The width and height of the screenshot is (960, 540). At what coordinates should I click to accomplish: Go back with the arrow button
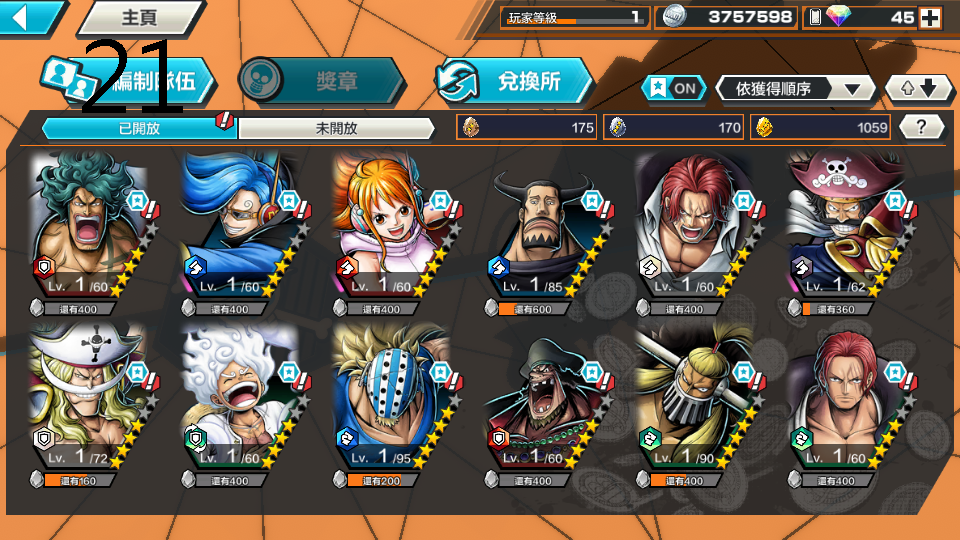28,17
